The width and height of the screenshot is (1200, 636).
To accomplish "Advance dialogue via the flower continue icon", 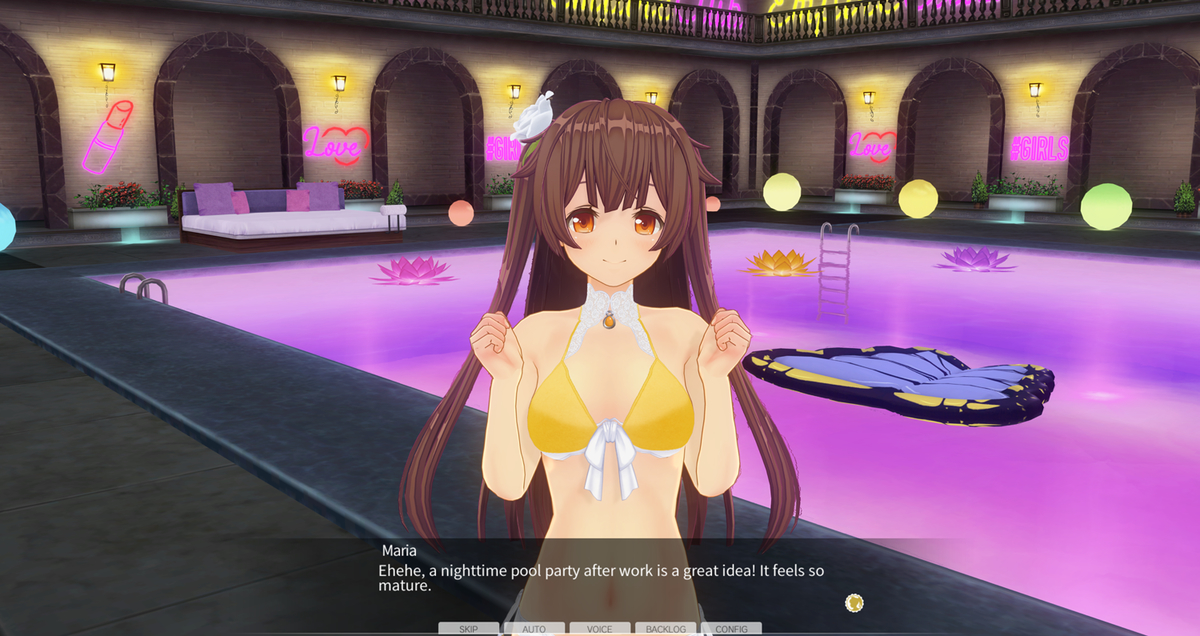I will click(854, 602).
